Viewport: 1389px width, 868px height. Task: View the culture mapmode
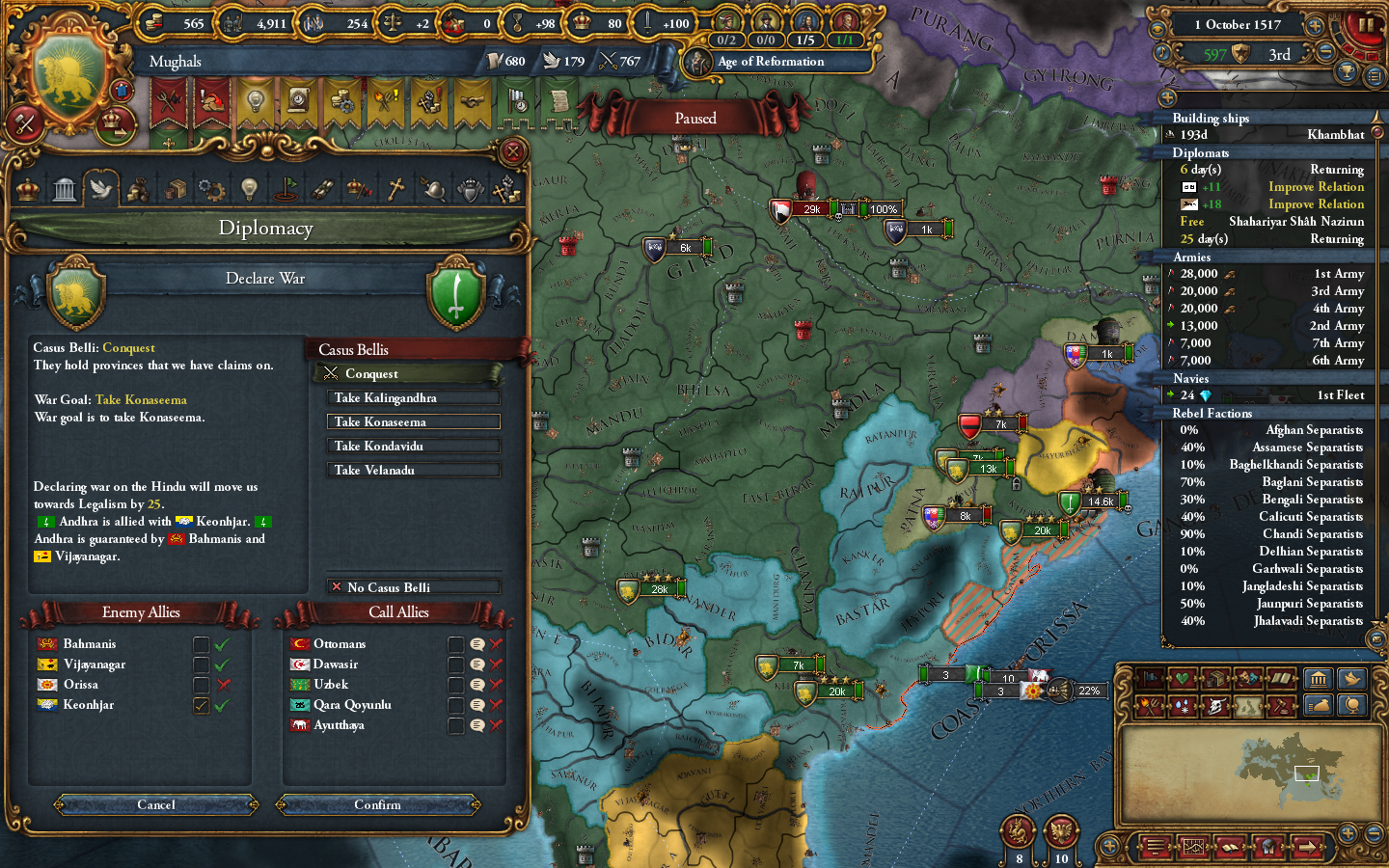[1247, 678]
